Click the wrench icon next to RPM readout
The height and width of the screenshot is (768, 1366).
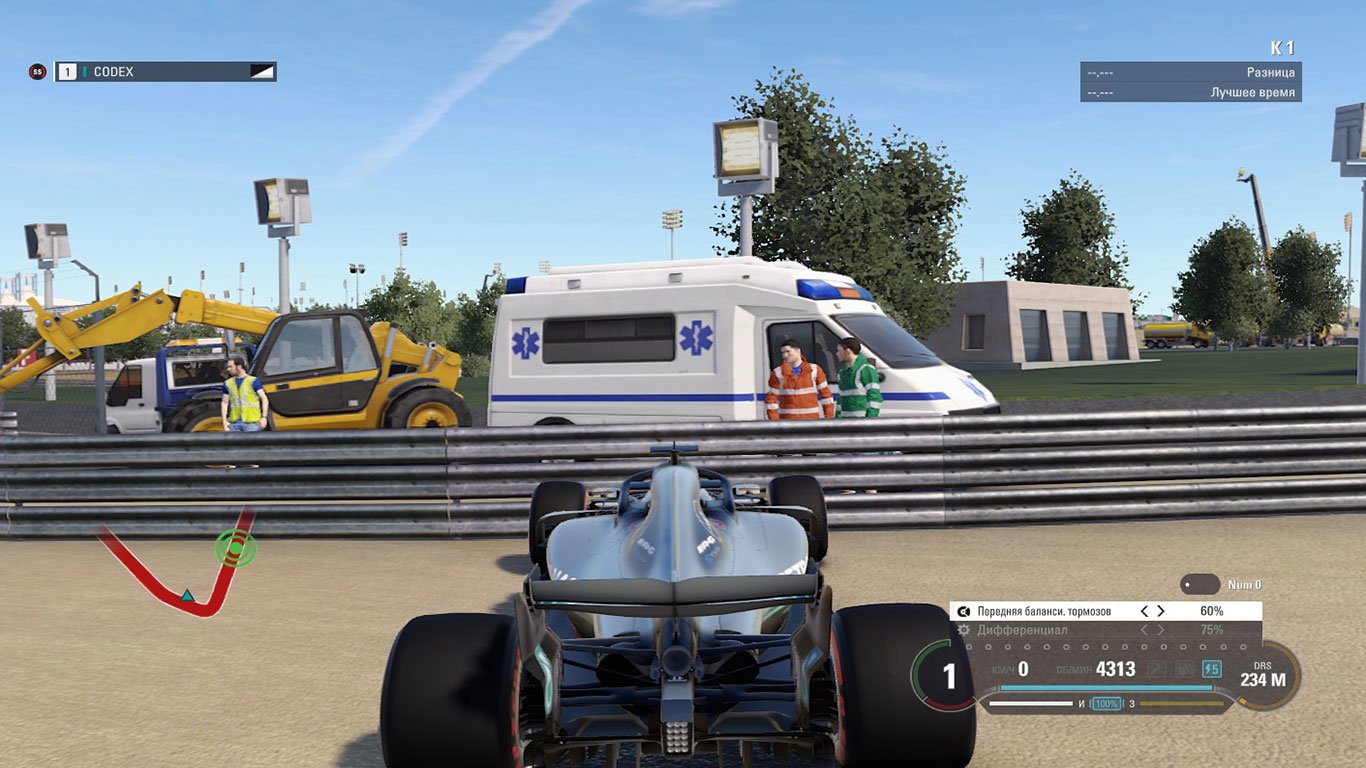pos(1156,669)
